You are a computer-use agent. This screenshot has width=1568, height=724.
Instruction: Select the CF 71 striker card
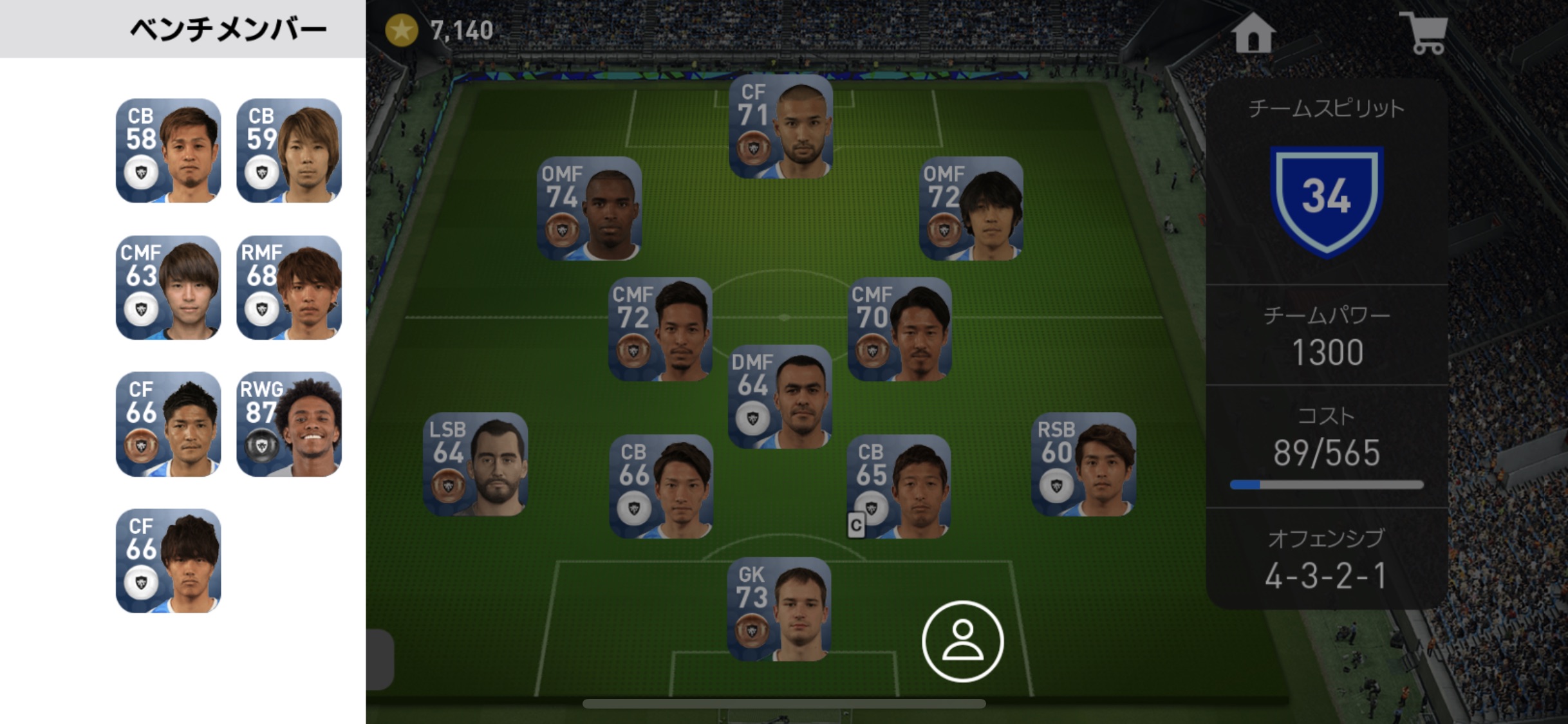(x=781, y=127)
